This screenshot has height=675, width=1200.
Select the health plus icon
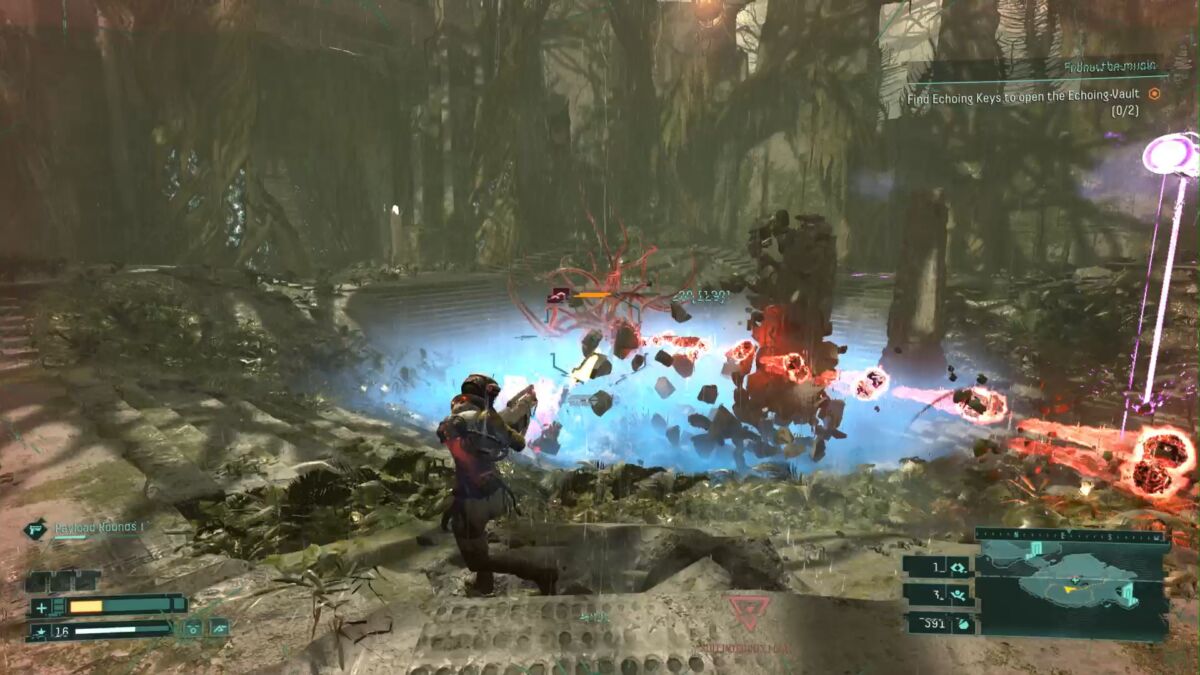[x=41, y=606]
